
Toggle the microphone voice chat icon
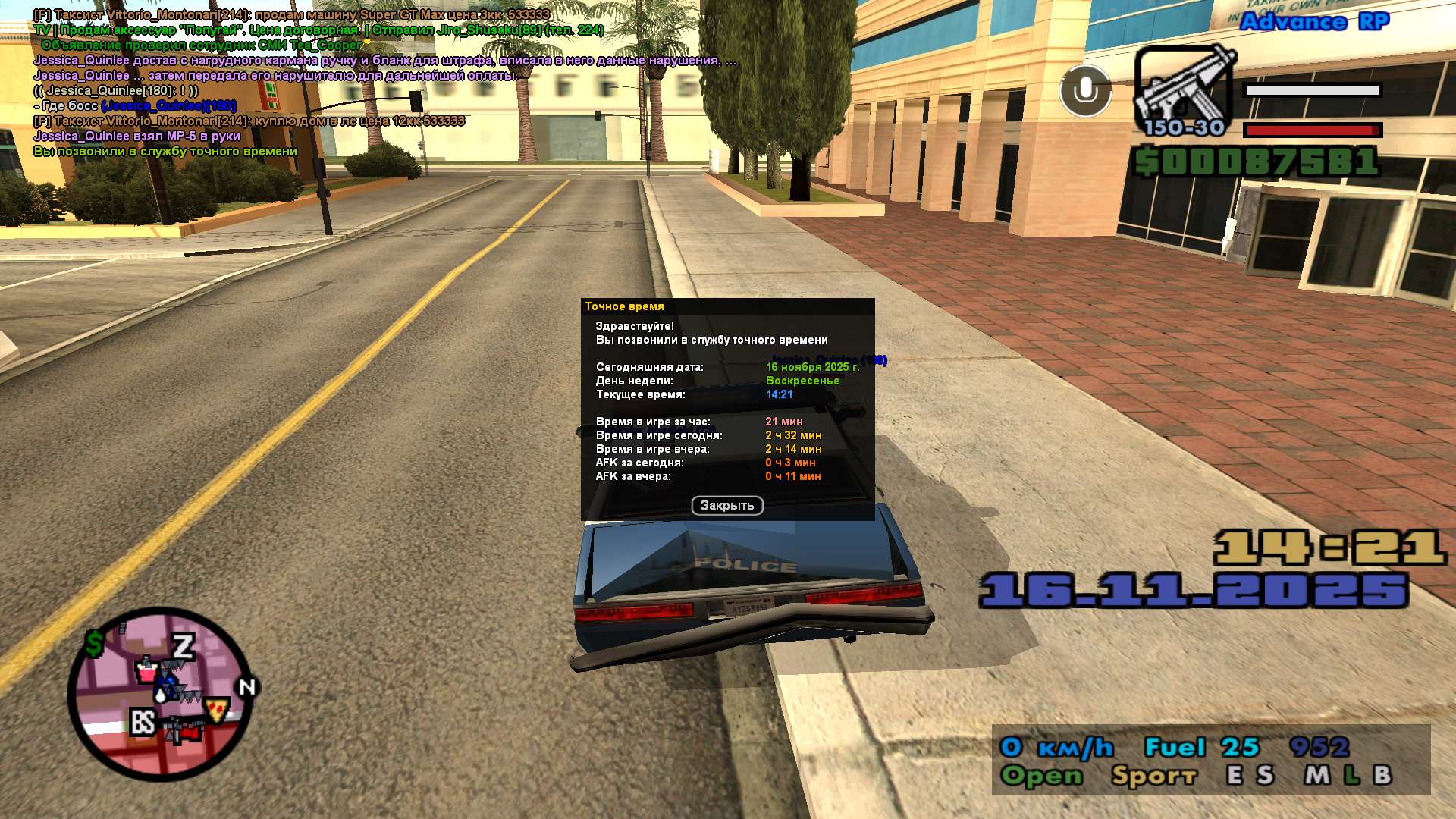tap(1085, 91)
